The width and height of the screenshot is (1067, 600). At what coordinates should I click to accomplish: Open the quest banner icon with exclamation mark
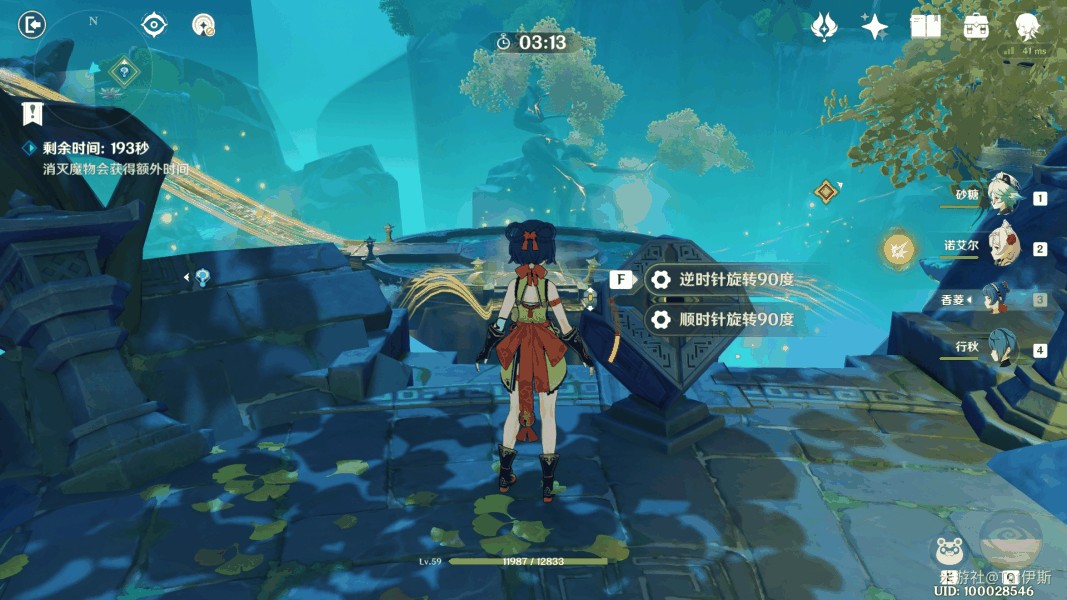click(34, 113)
